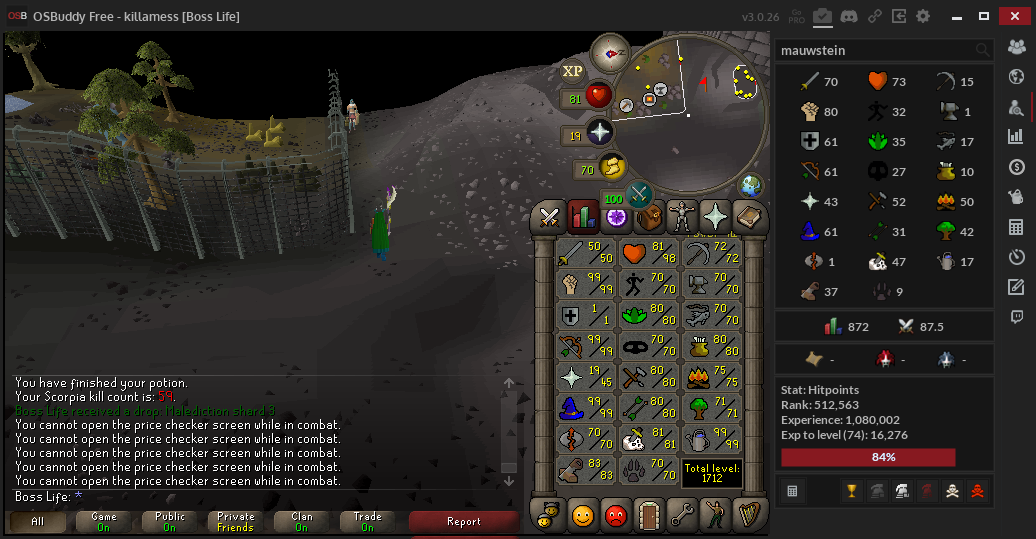Activate quick-prayers using the prayer orb

[599, 133]
